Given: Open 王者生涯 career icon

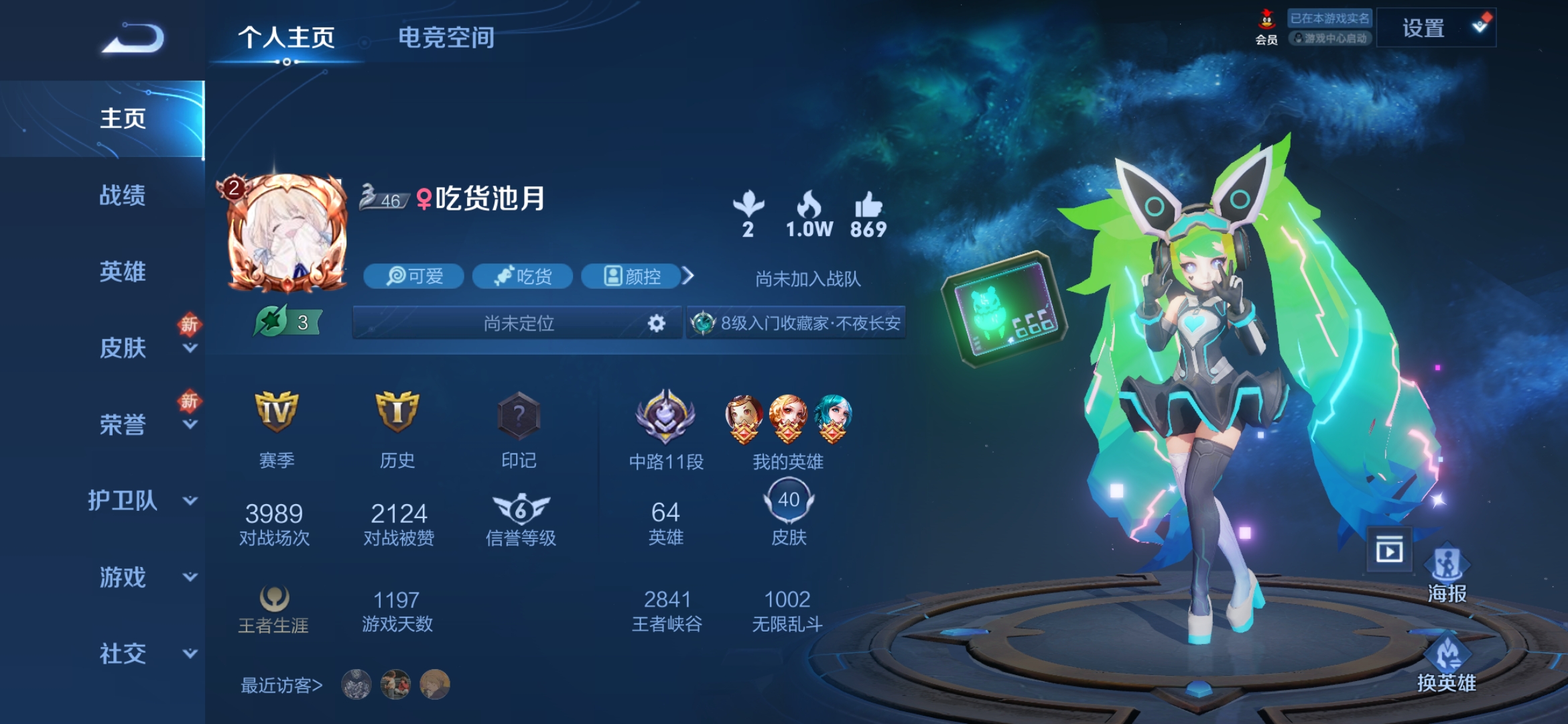Looking at the screenshot, I should coord(275,599).
